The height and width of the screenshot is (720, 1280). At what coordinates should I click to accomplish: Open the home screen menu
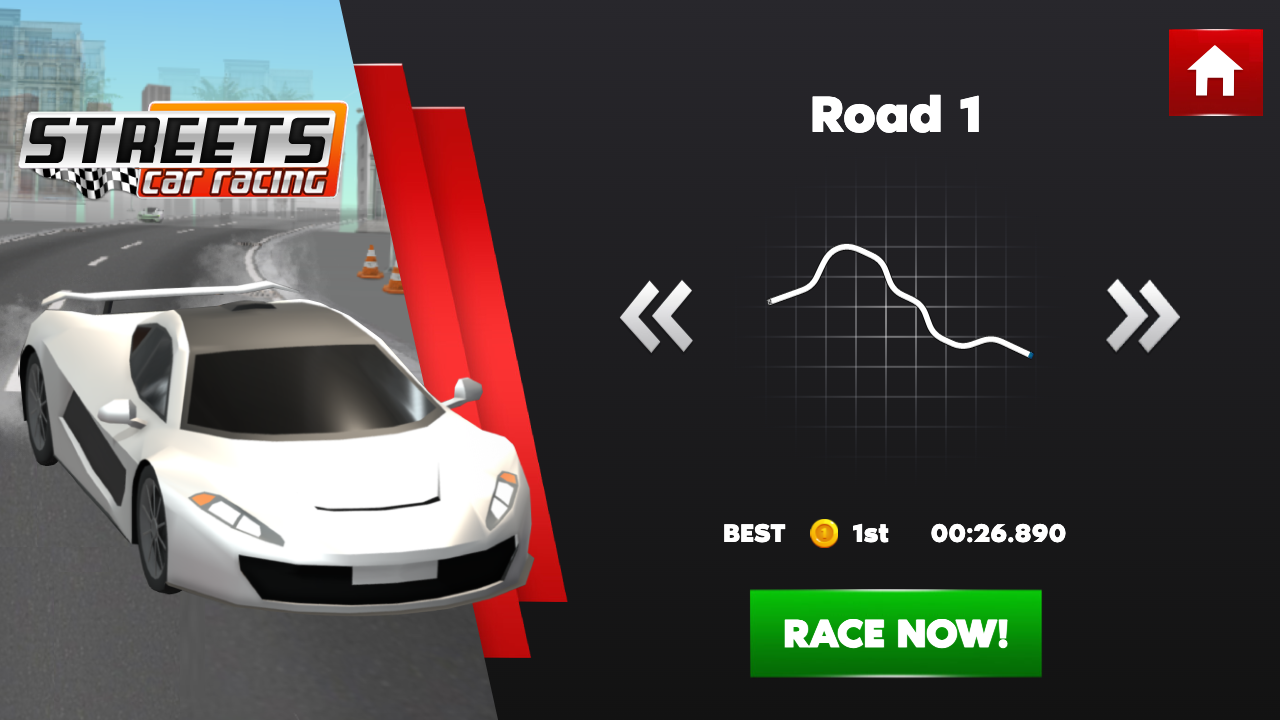[x=1215, y=72]
